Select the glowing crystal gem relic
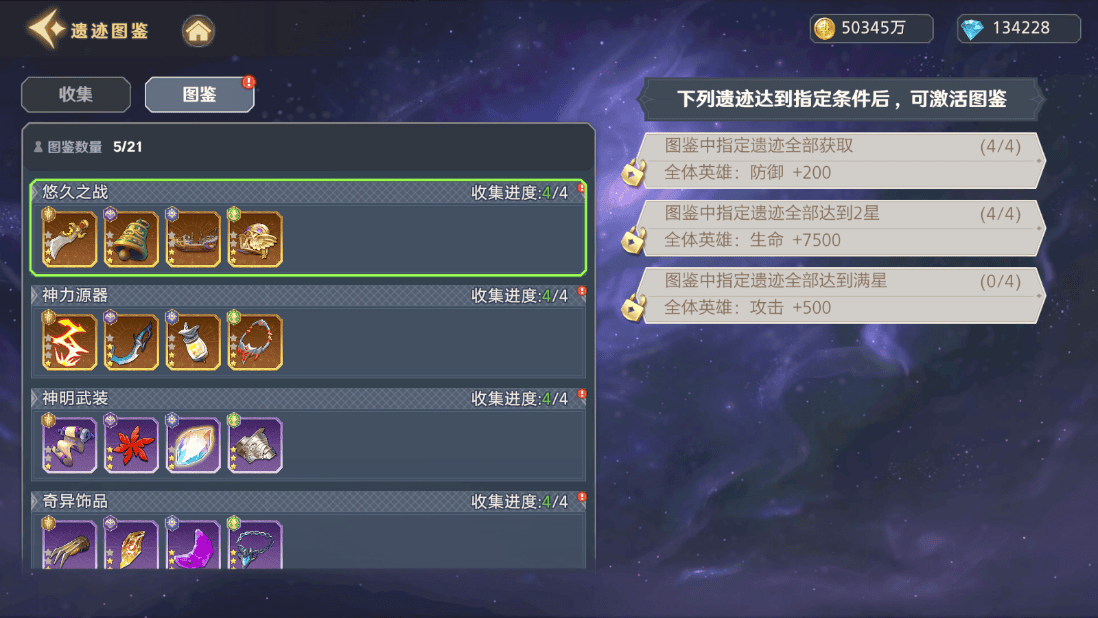Viewport: 1098px width, 618px height. point(193,445)
